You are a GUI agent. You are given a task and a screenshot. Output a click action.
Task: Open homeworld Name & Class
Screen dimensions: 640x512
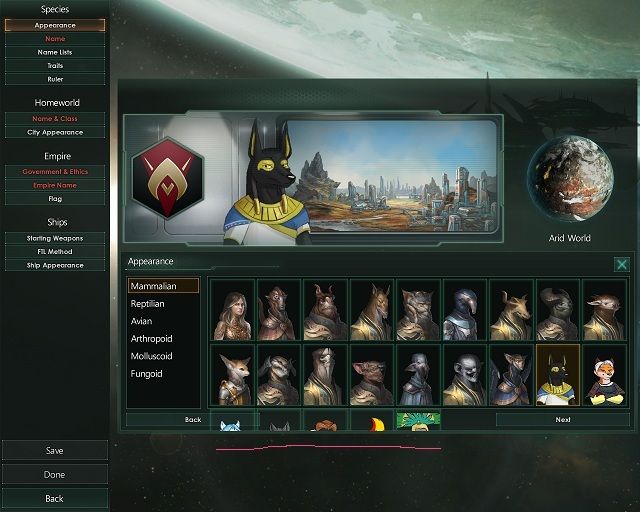tap(54, 118)
